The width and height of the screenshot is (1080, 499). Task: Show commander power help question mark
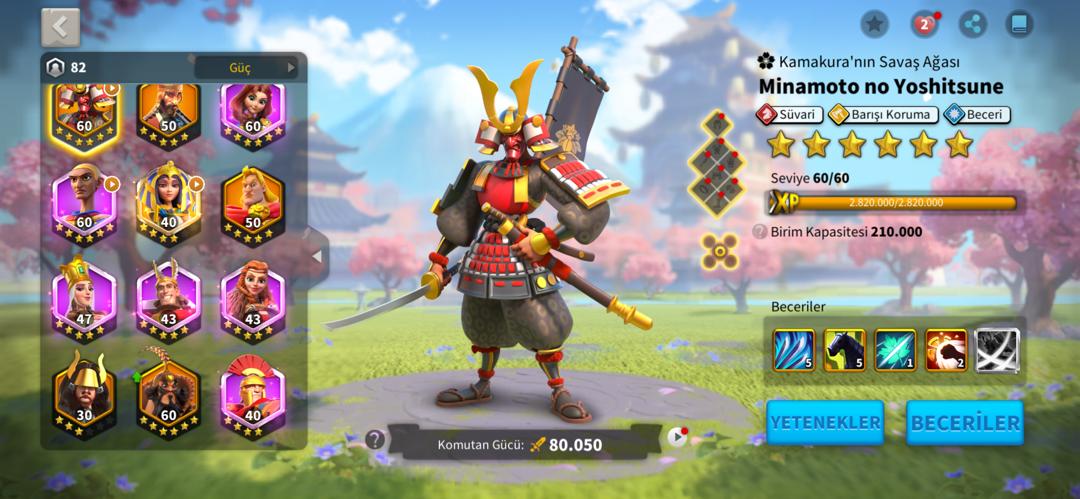pos(375,439)
